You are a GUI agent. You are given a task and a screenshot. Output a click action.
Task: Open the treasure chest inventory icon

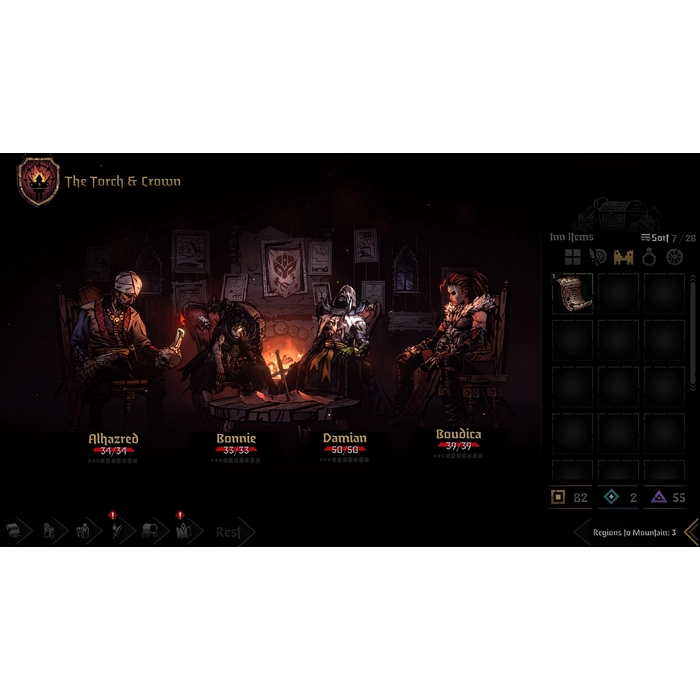tap(14, 531)
